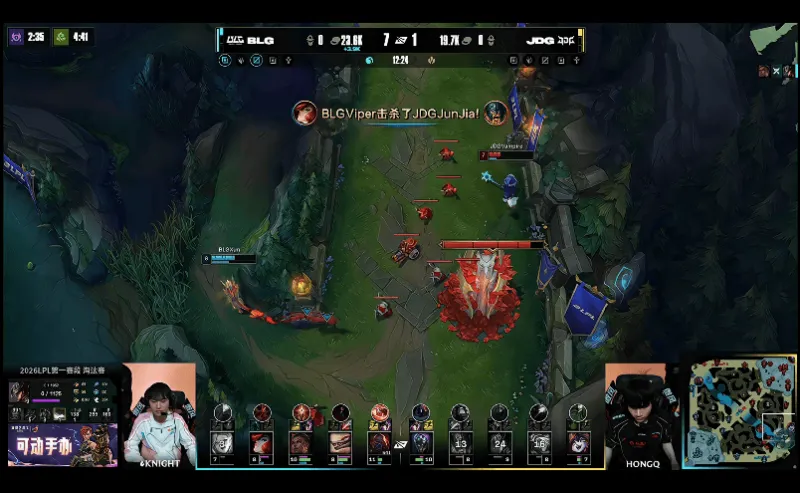800x493 pixels.
Task: Click the BLGViper kill announcement banner
Action: (399, 113)
